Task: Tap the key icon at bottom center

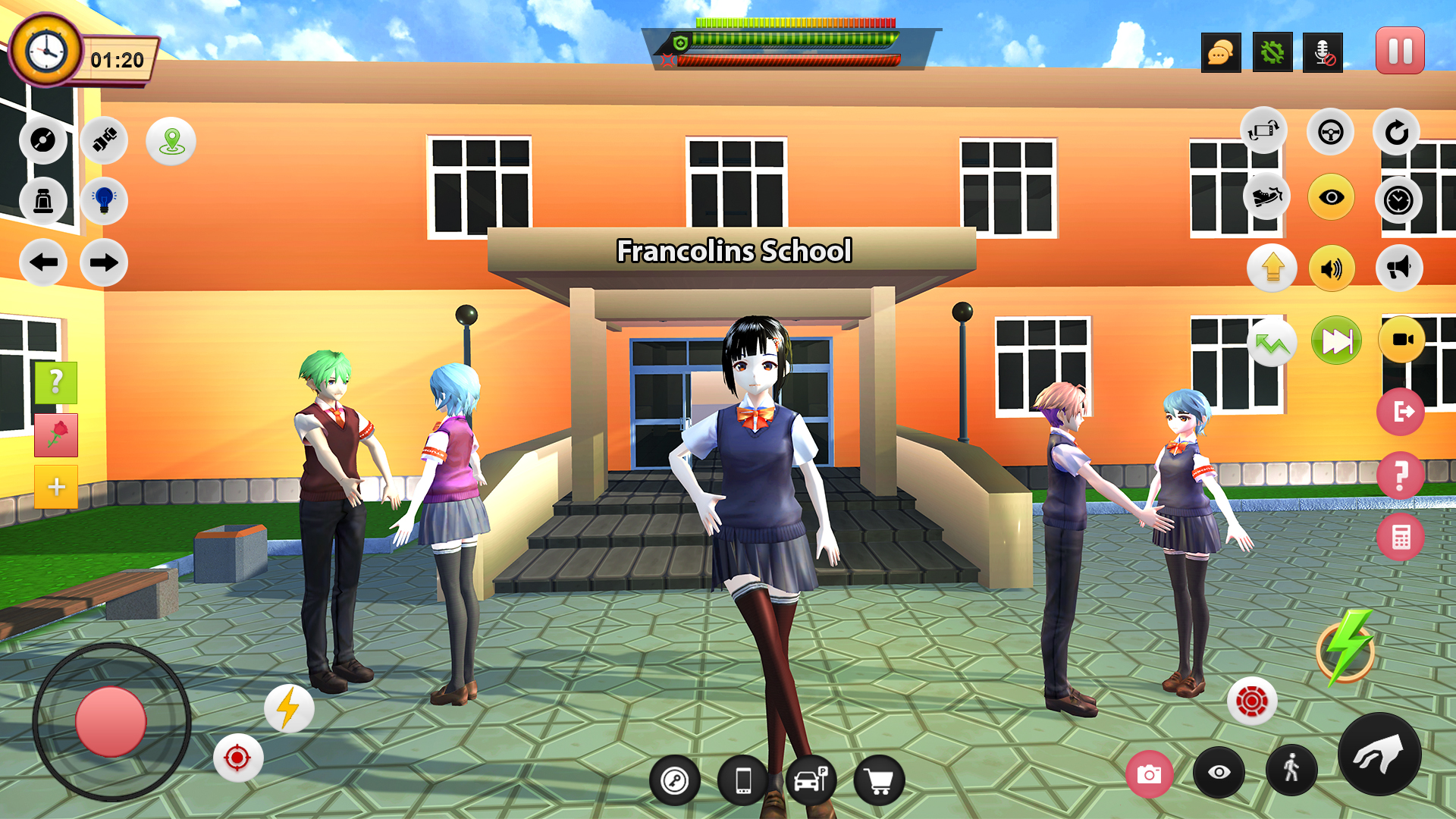Action: click(x=675, y=780)
